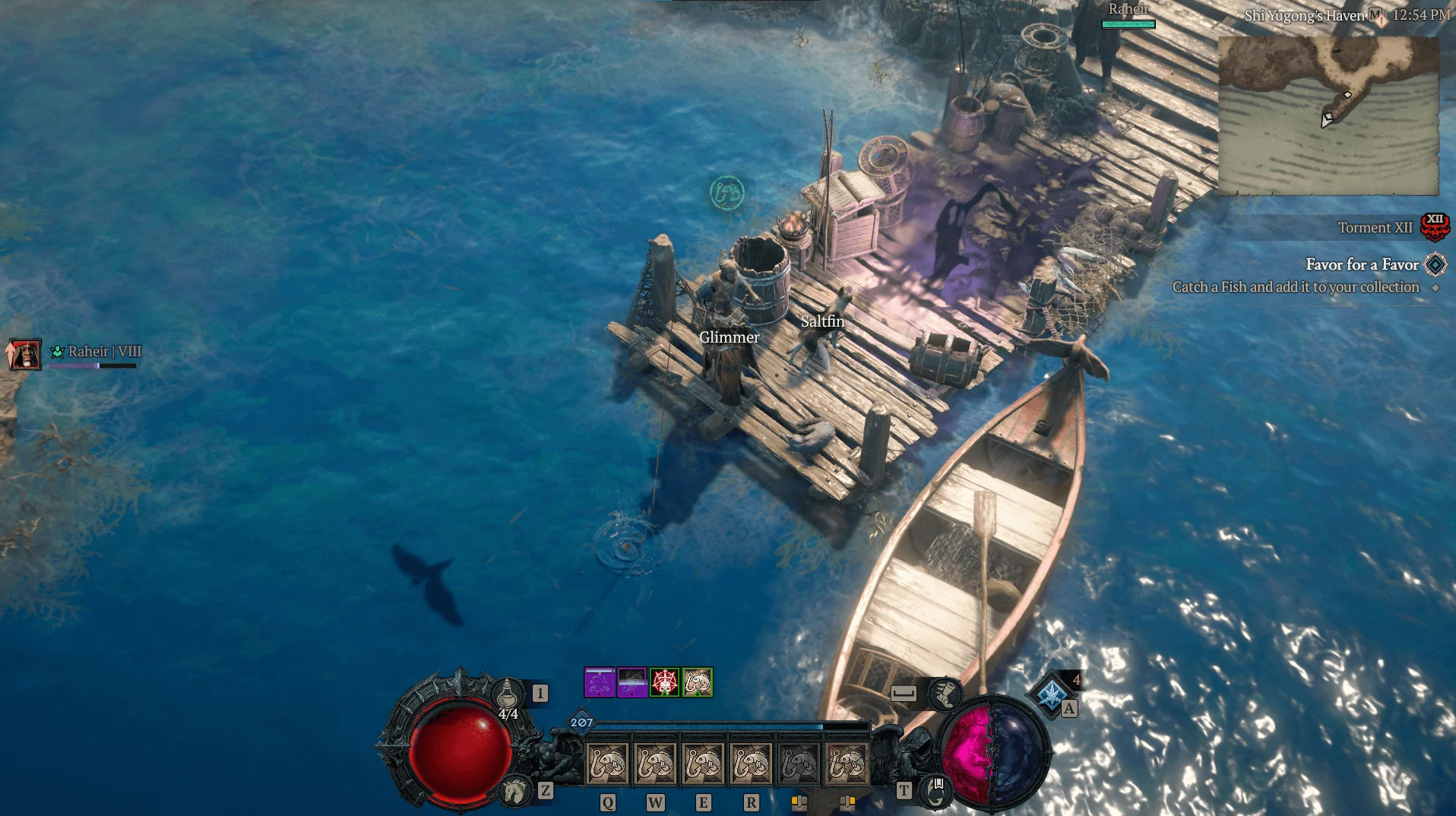
Task: Inspect the red skull pentagram buff icon
Action: tap(665, 682)
